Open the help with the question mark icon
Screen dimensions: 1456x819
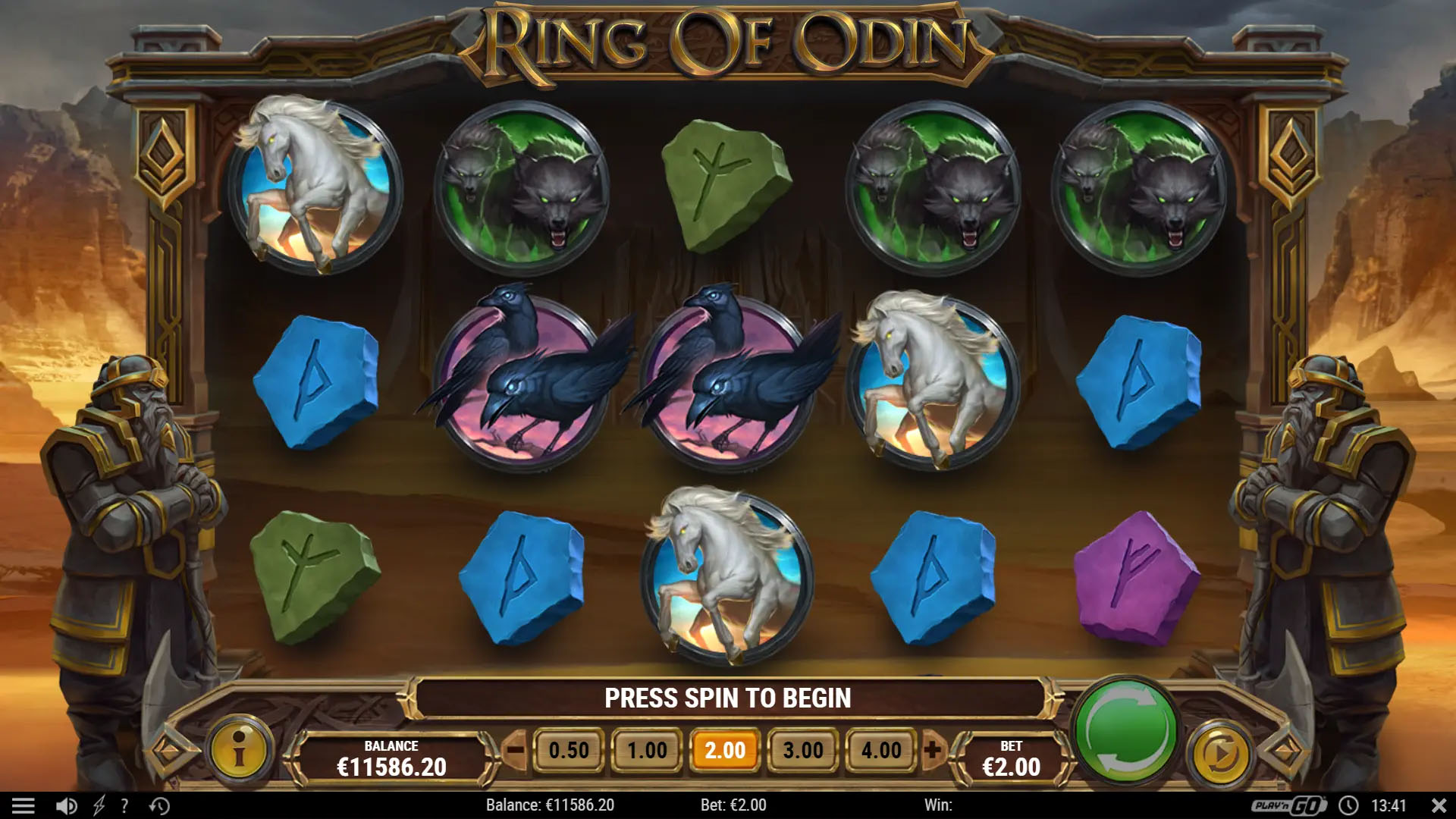(124, 805)
